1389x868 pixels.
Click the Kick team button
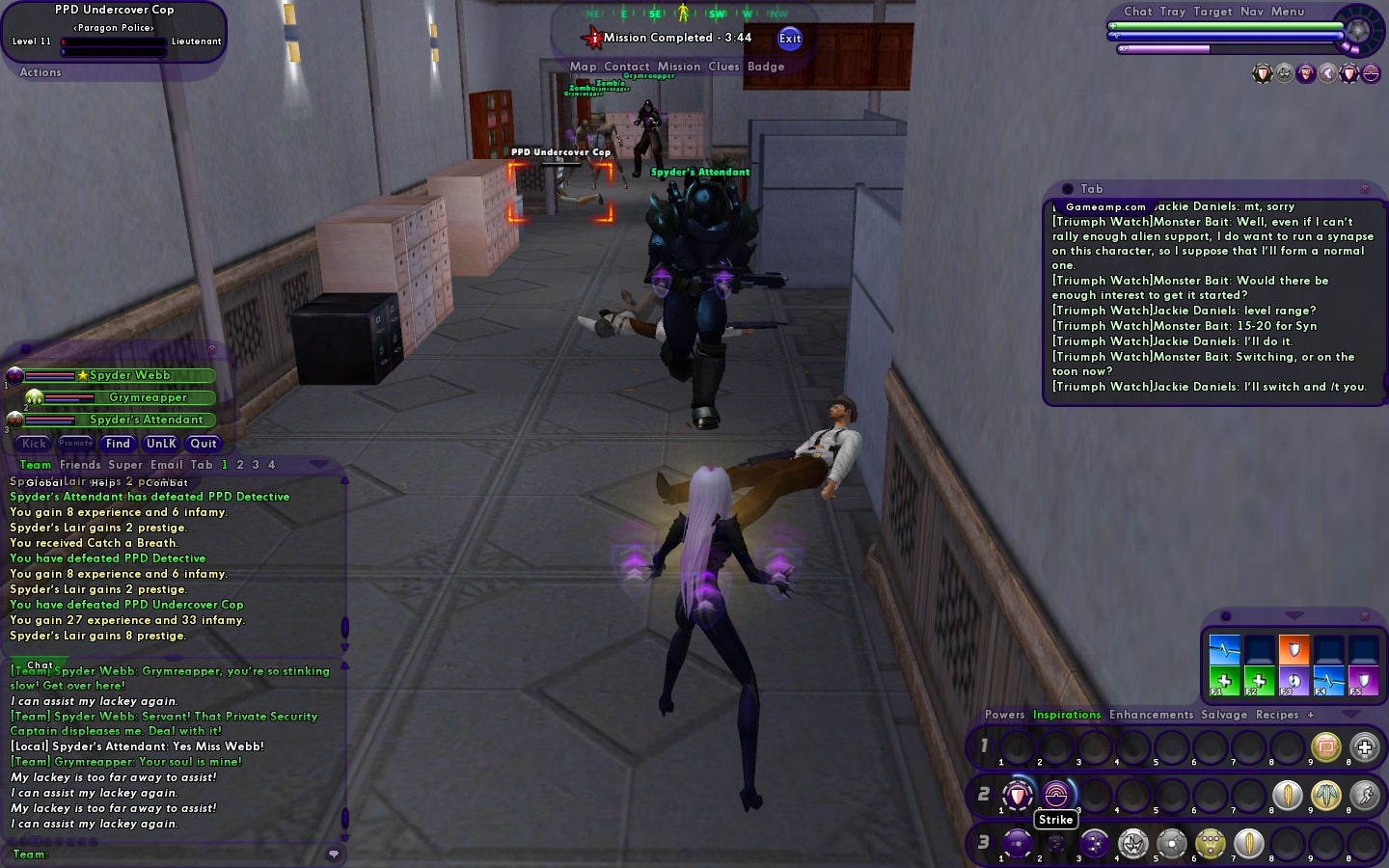35,444
